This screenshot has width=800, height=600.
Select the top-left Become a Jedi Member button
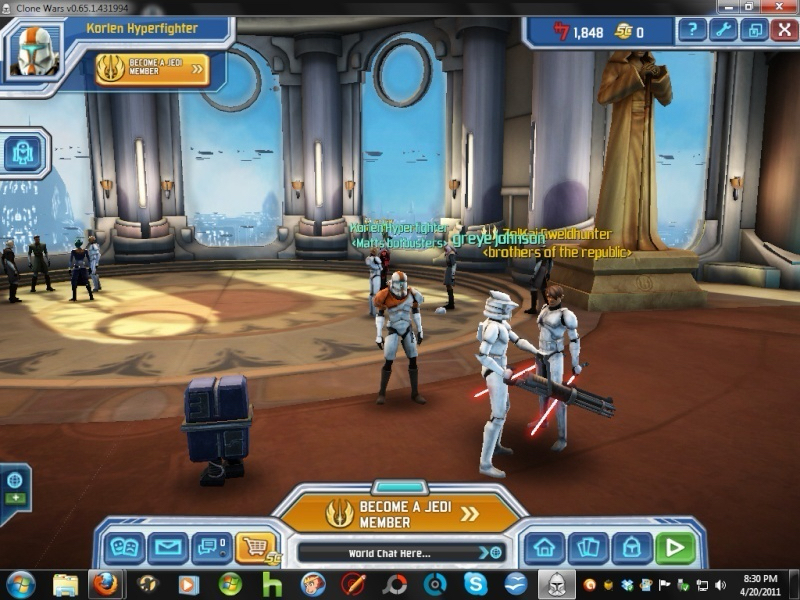pyautogui.click(x=152, y=69)
